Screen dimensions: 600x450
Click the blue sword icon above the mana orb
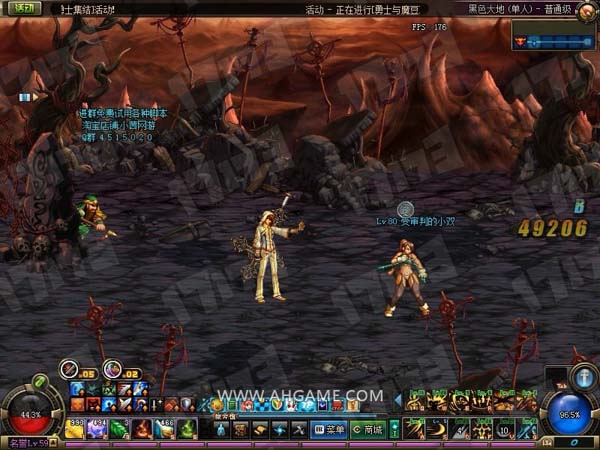[586, 377]
